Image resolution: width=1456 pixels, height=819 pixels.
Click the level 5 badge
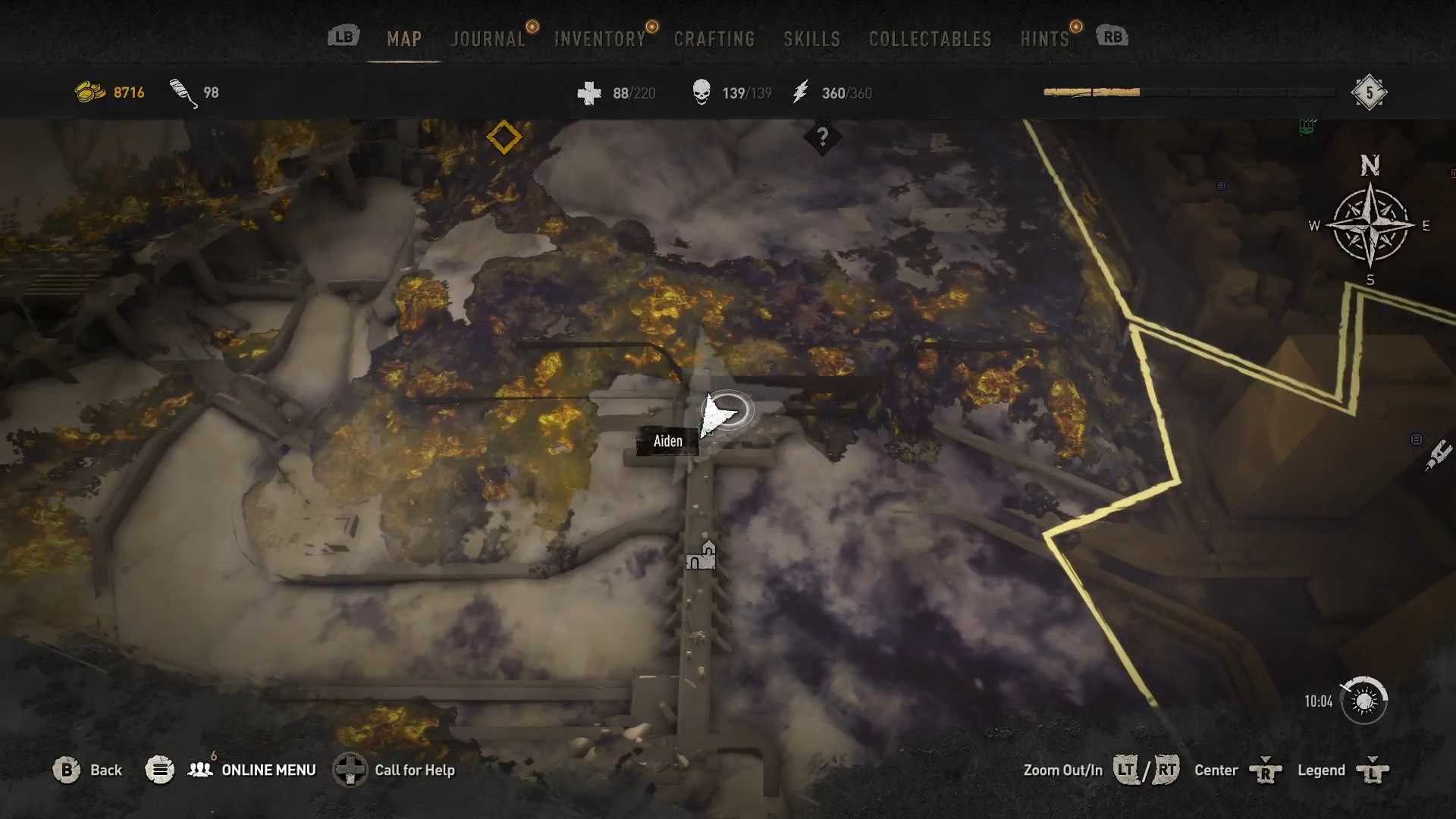click(1369, 92)
